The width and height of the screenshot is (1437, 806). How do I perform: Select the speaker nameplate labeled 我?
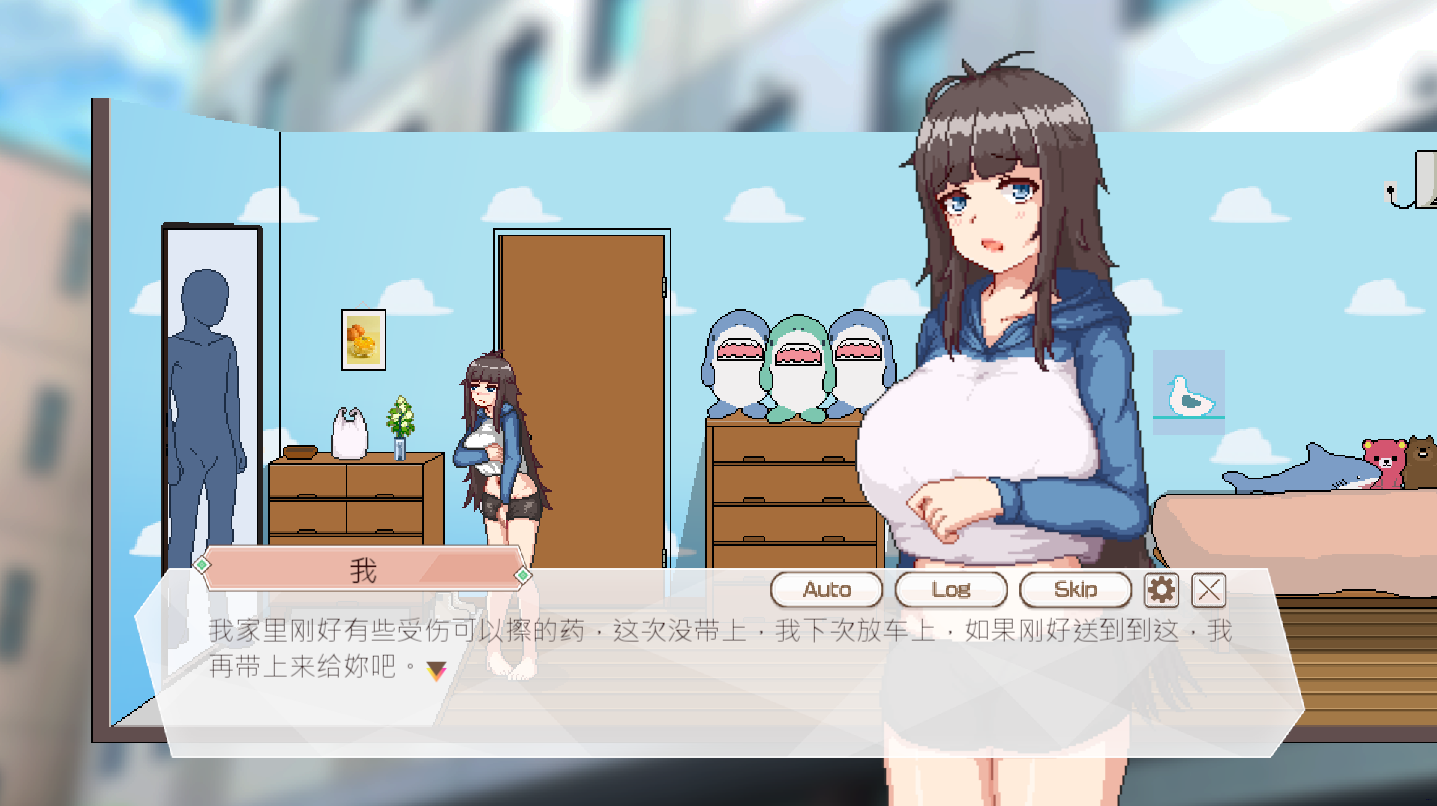(x=365, y=568)
